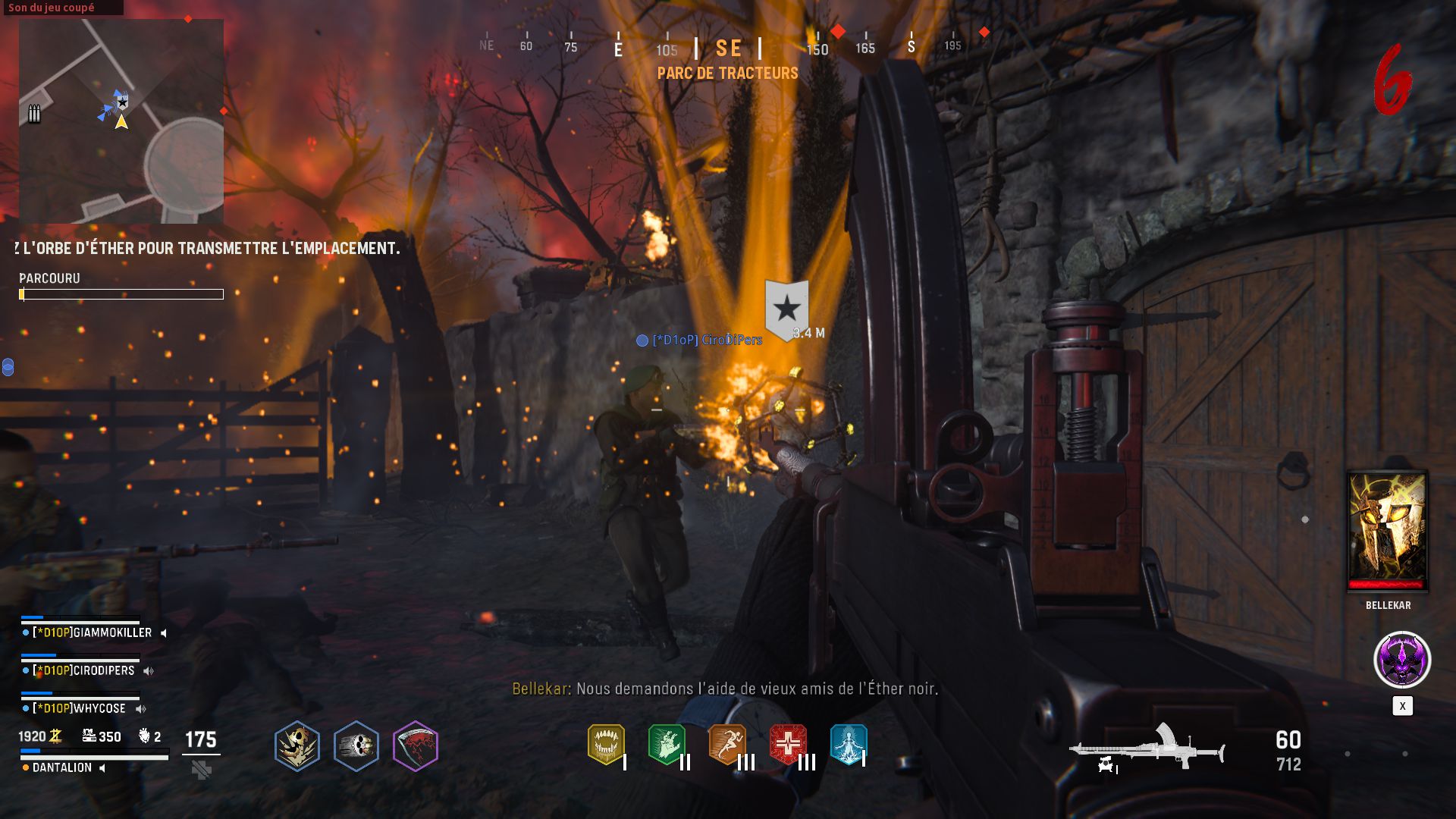This screenshot has width=1456, height=819.
Task: Select squad member GIAMMOKILLER in the list
Action: (x=92, y=632)
